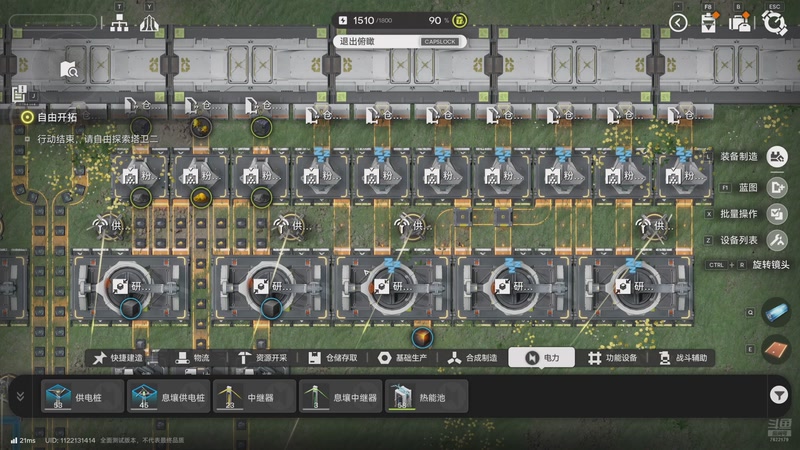Pick the 息壤中继器 relay slot
Image resolution: width=800 pixels, height=450 pixels.
pos(342,397)
